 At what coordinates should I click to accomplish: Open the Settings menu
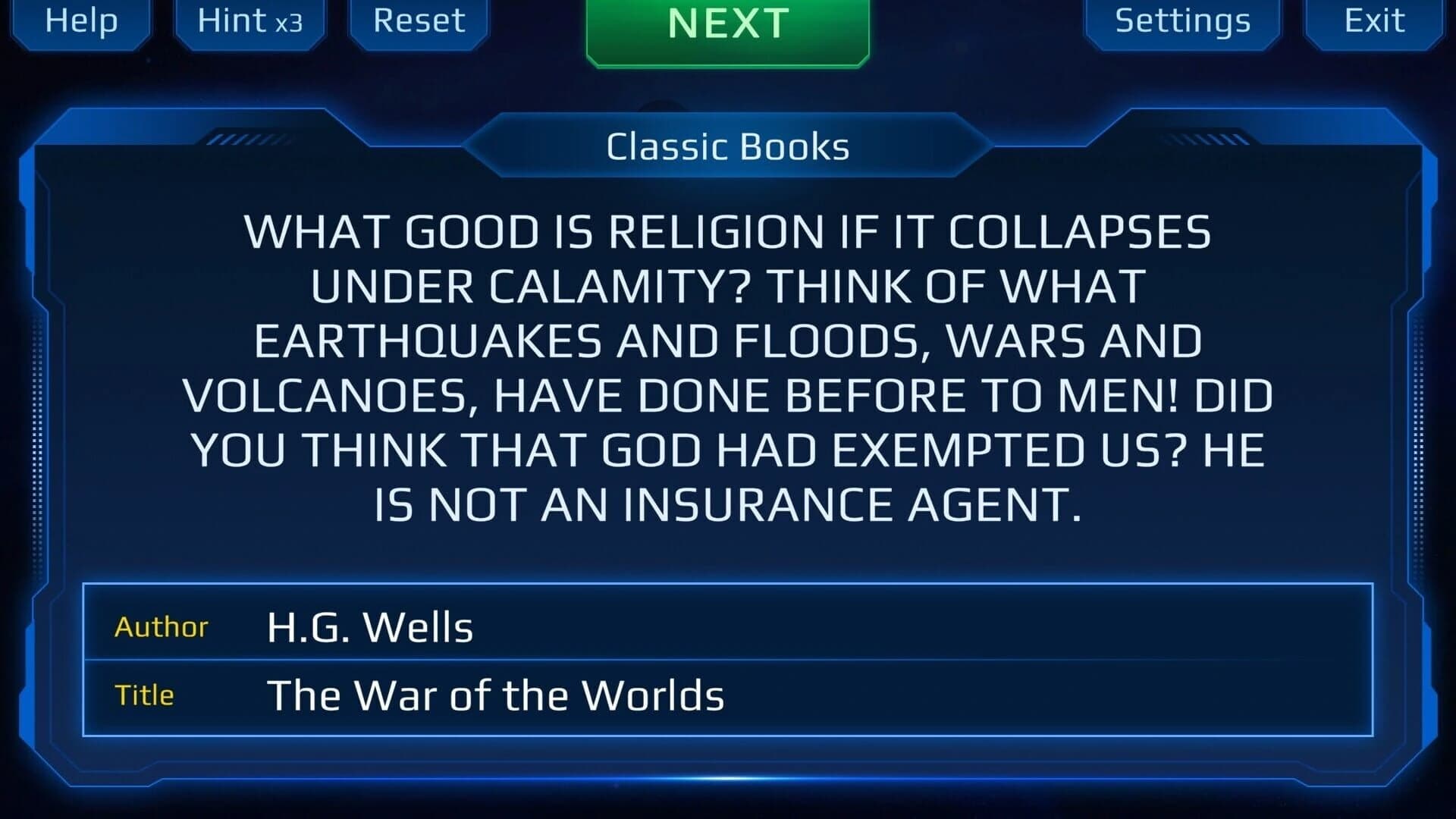point(1182,21)
